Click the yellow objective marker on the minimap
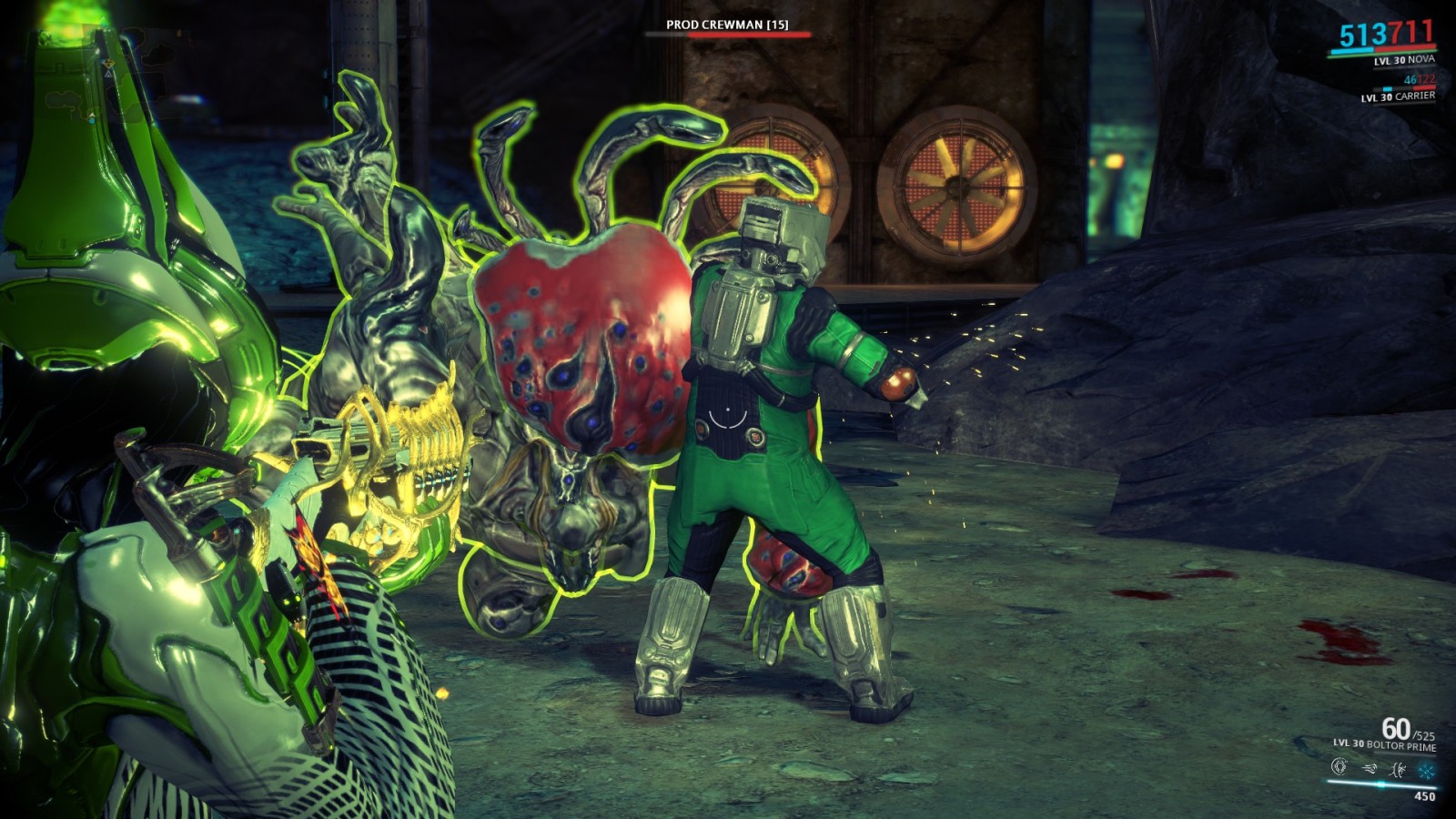1456x819 pixels. [x=108, y=64]
